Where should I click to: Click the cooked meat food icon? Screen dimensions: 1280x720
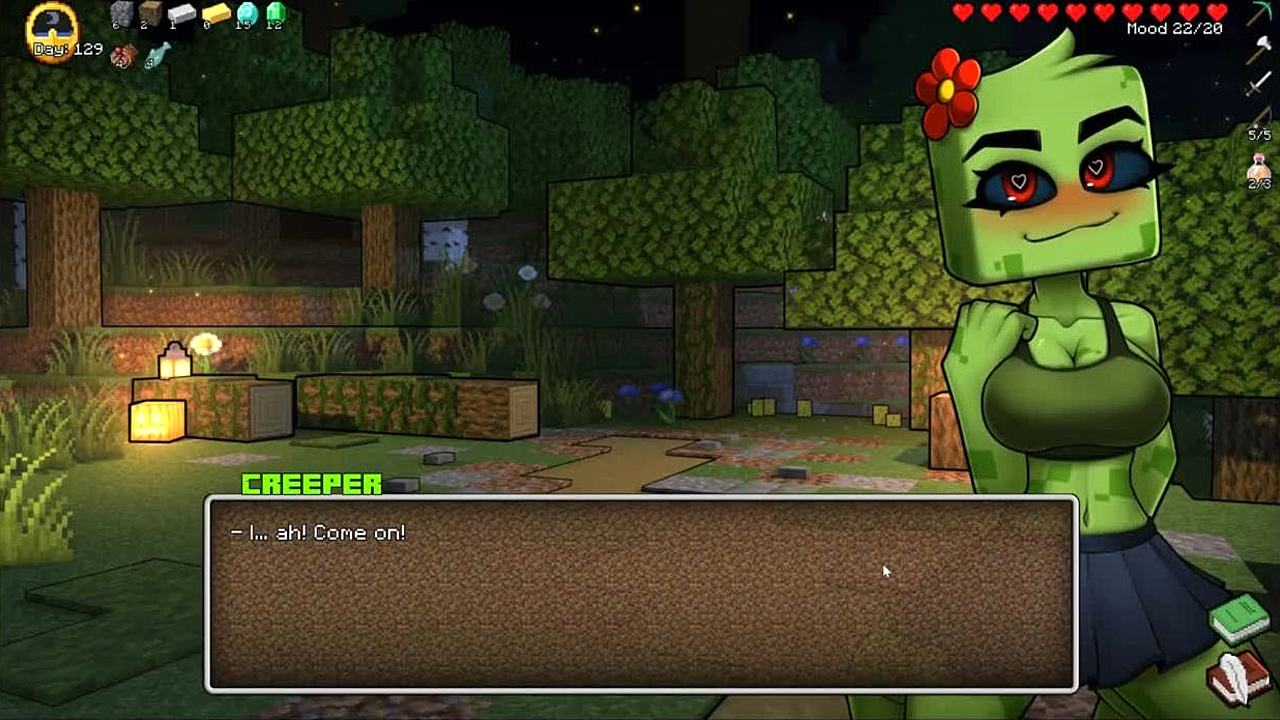tap(124, 55)
